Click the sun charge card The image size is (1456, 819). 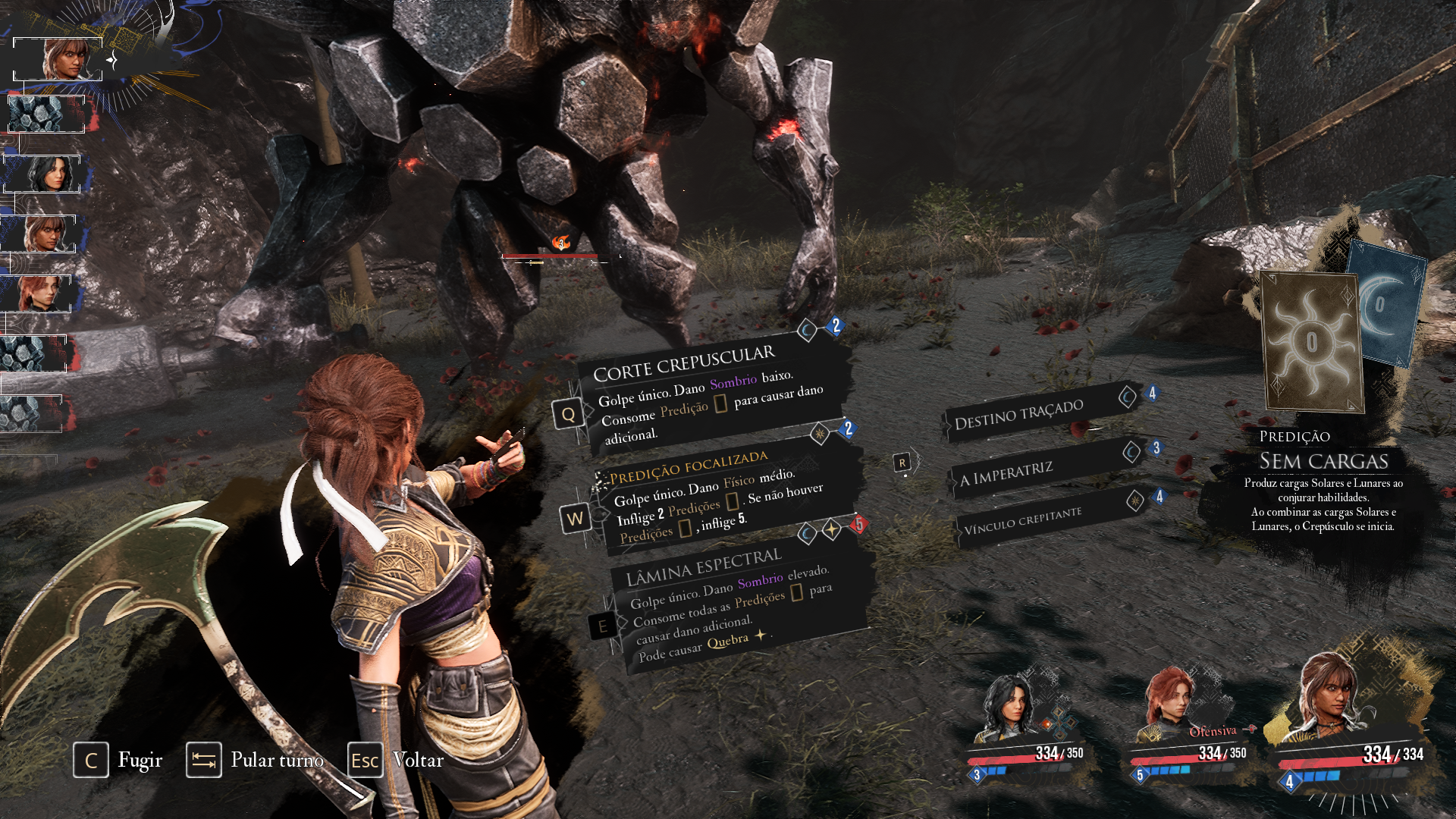1312,343
